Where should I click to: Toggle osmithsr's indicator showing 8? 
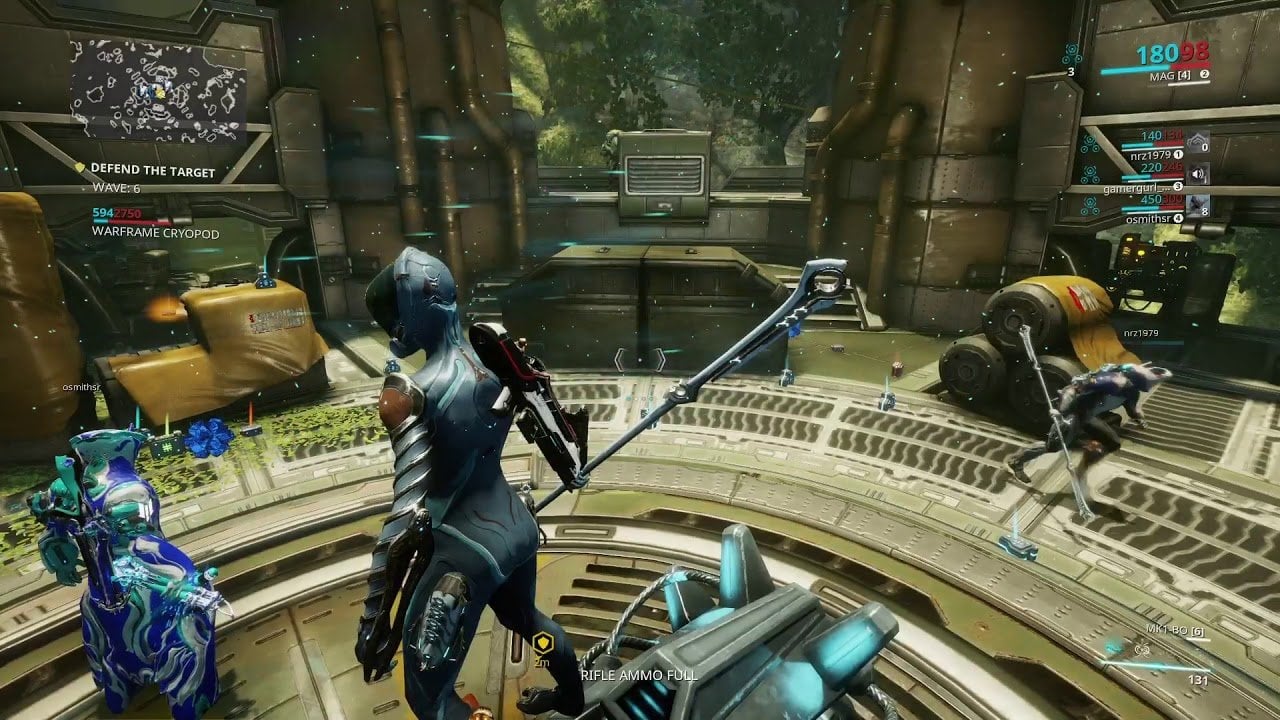1203,212
